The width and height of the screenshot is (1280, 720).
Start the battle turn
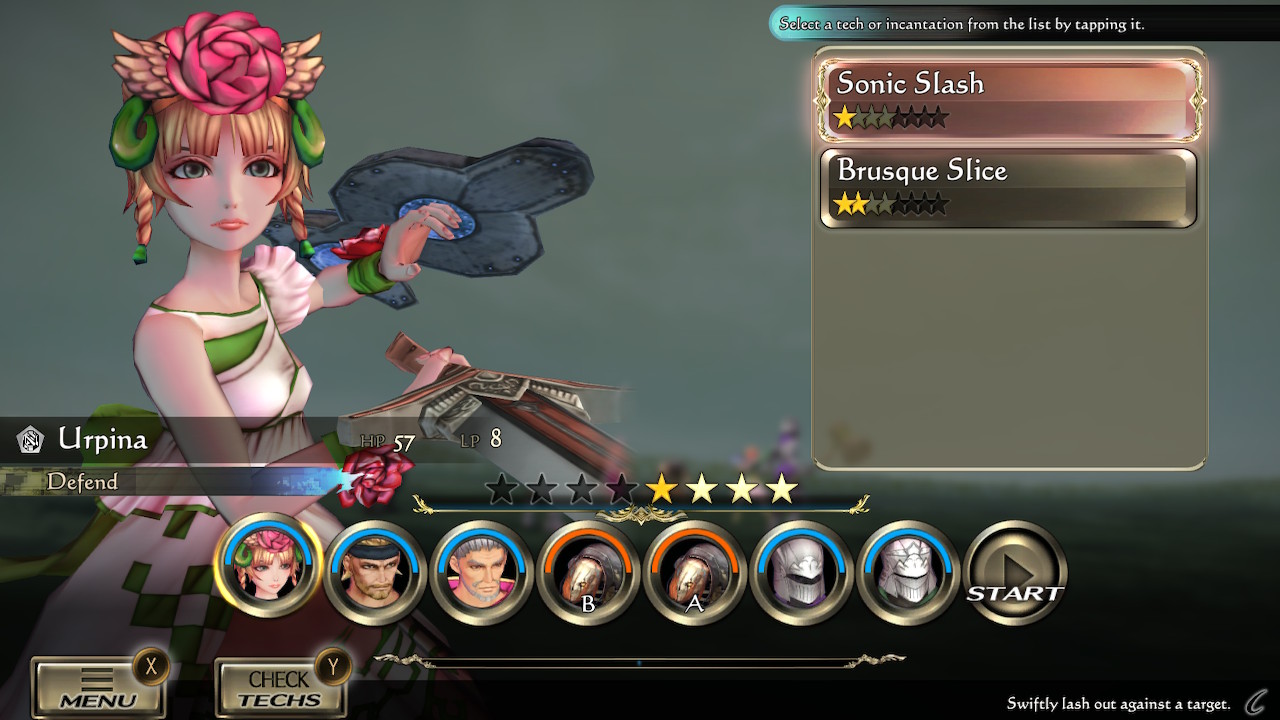click(1016, 574)
